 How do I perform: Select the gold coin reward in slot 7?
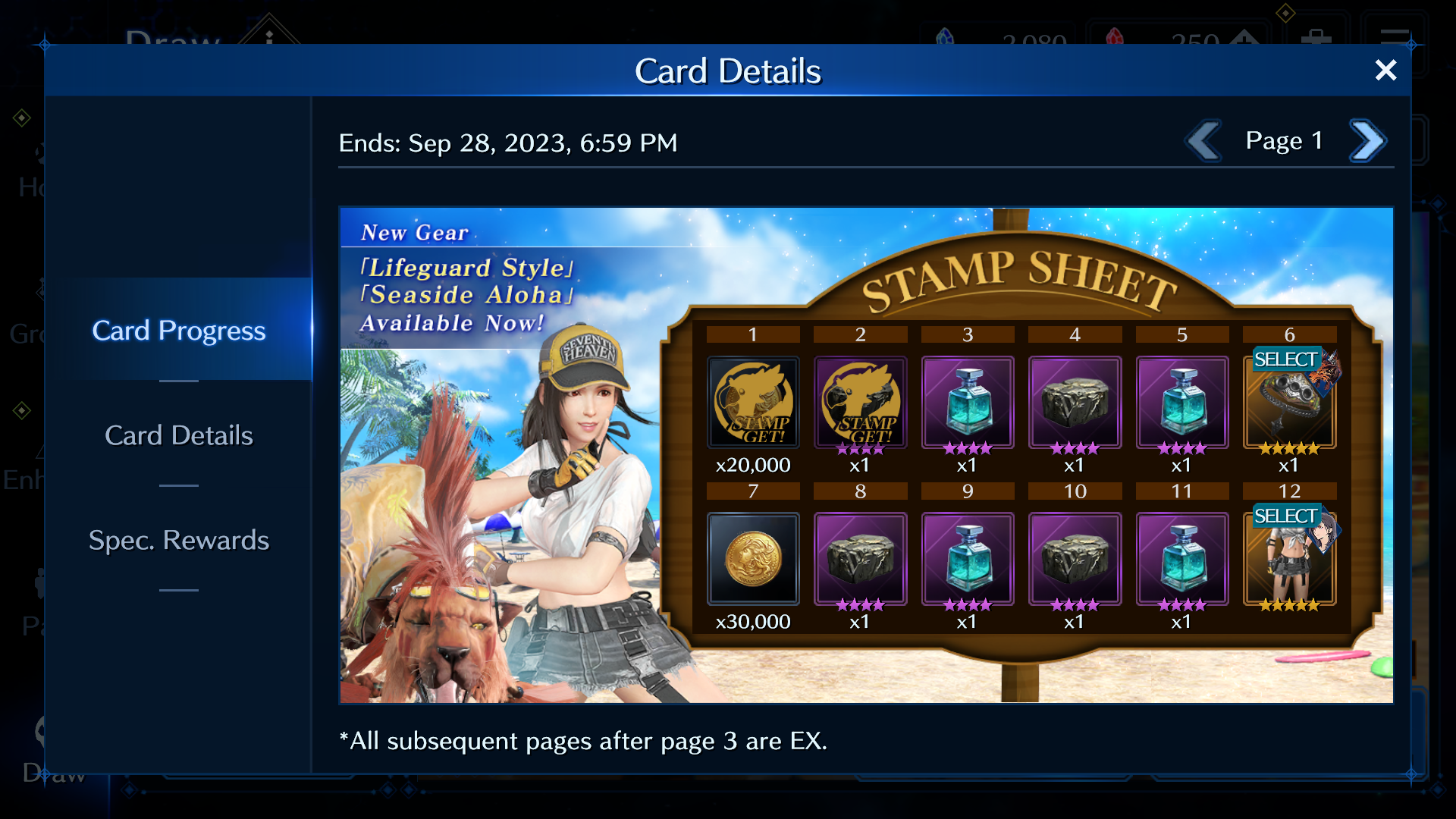point(753,559)
